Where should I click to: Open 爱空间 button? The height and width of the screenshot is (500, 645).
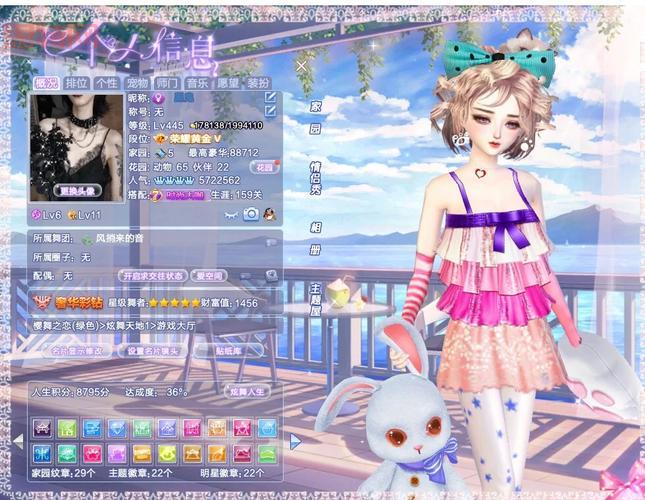pyautogui.click(x=210, y=275)
